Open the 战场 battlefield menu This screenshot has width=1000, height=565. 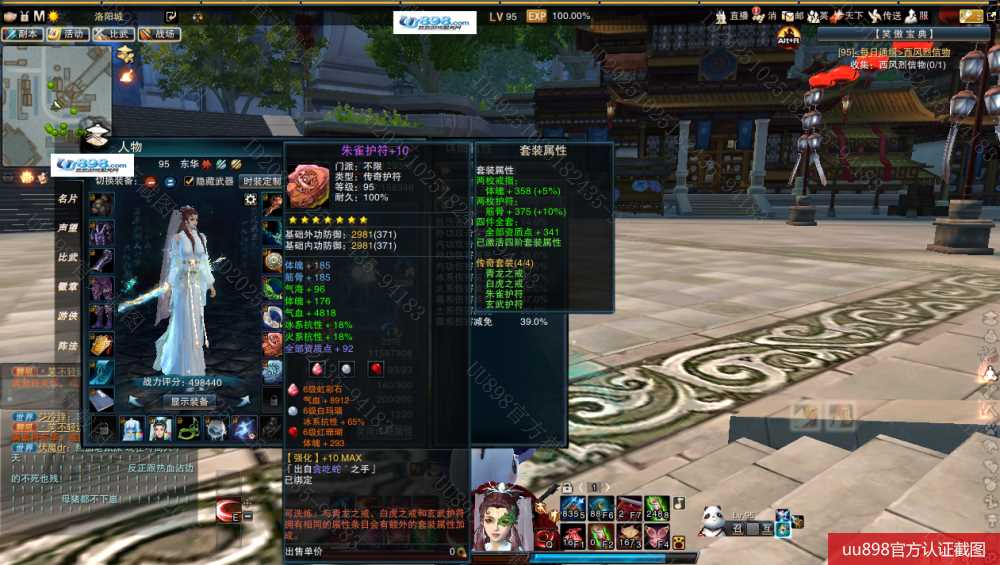(x=158, y=33)
